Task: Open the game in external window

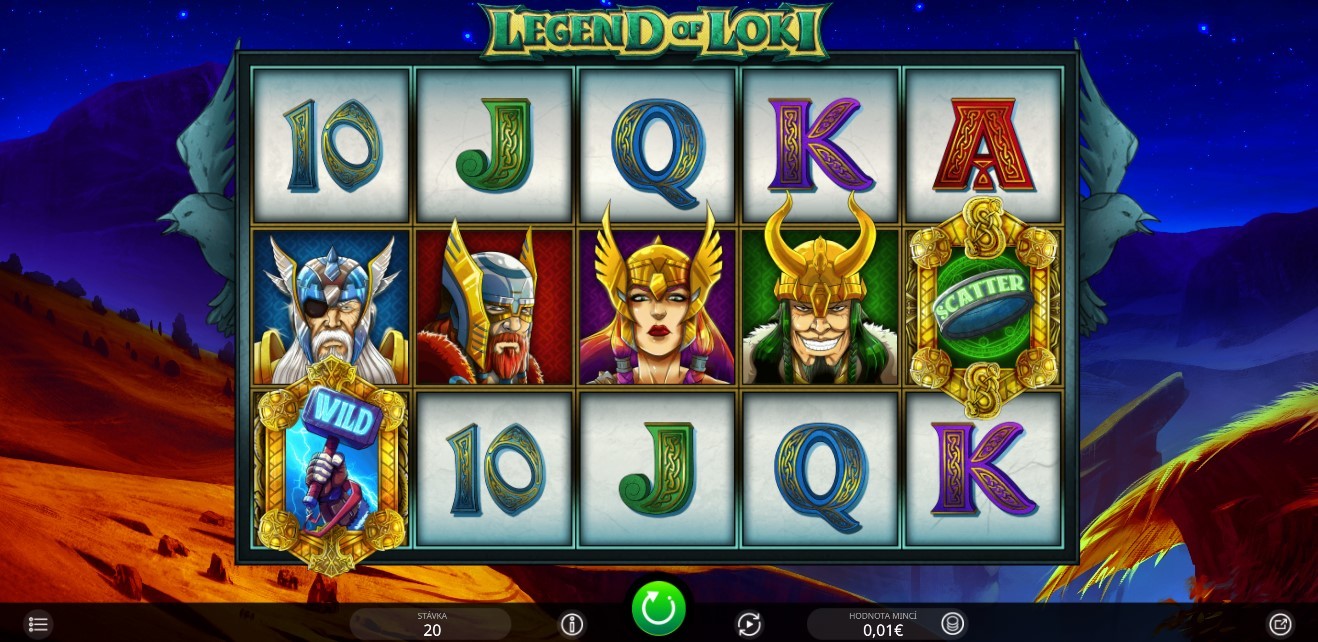Action: point(1279,624)
